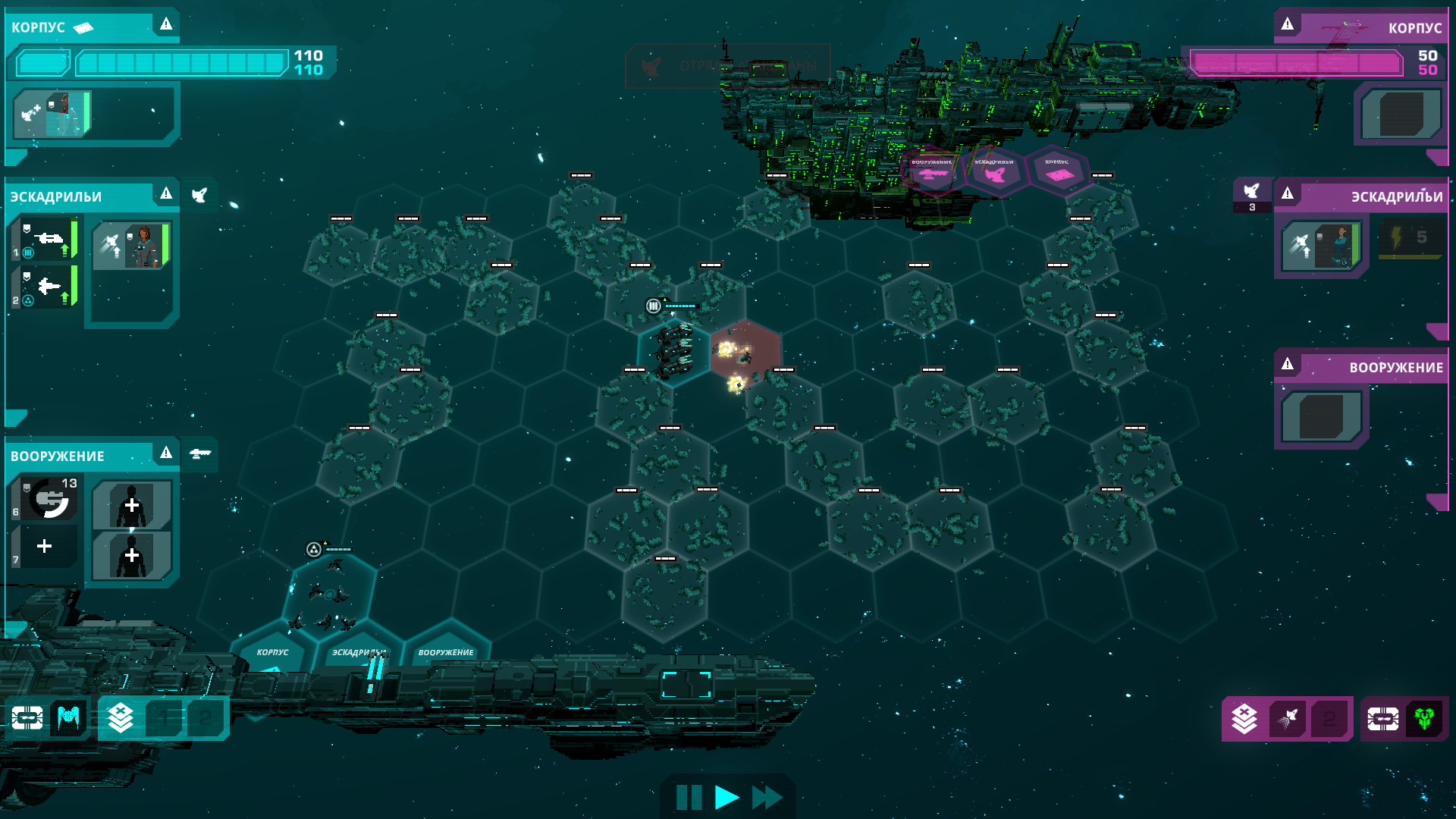Select the enemy Вооружение pink hex target
The width and height of the screenshot is (1456, 819).
point(932,172)
